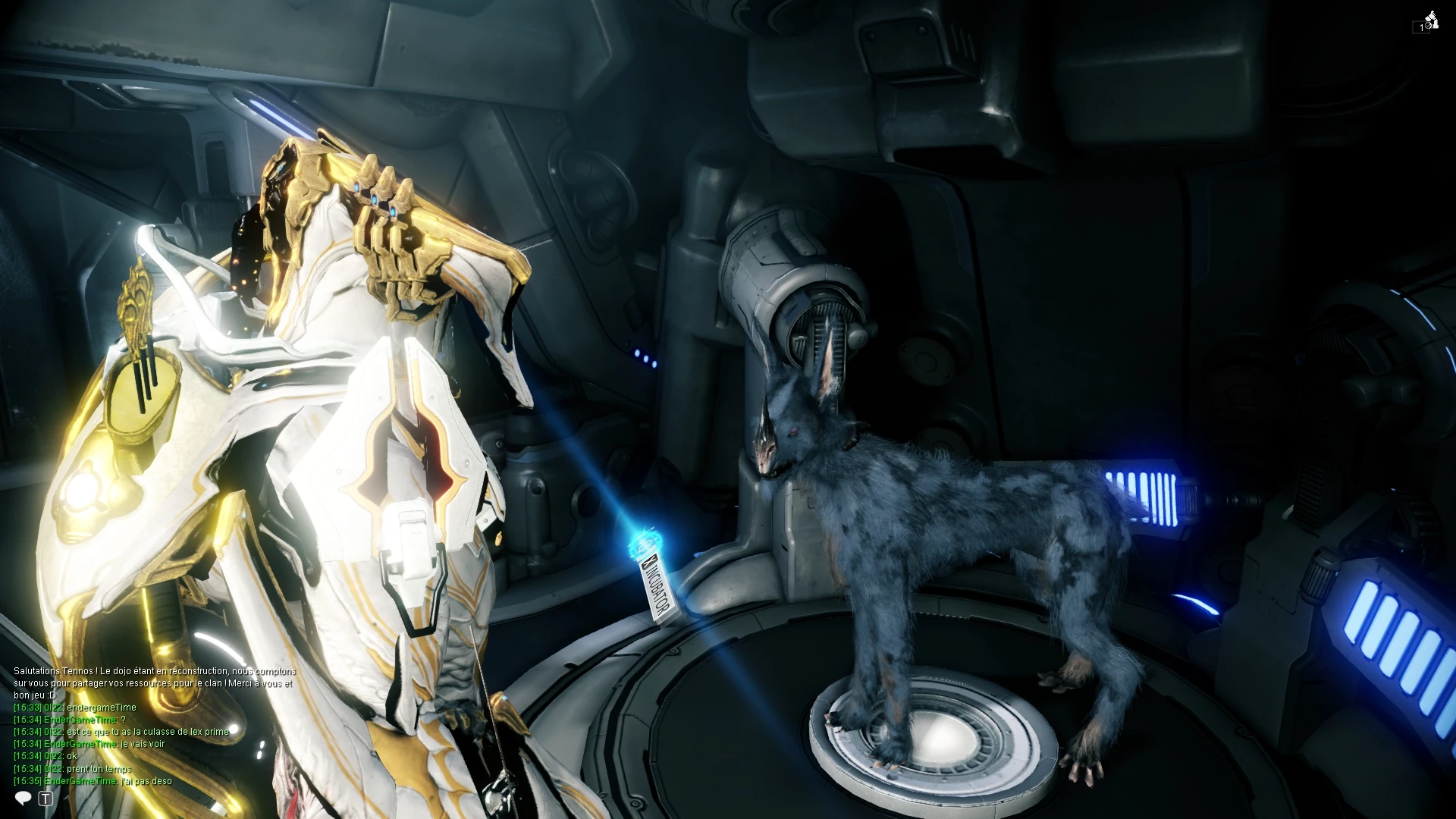The image size is (1456, 819).
Task: Click the message 'prent ton temps'
Action: 99,768
